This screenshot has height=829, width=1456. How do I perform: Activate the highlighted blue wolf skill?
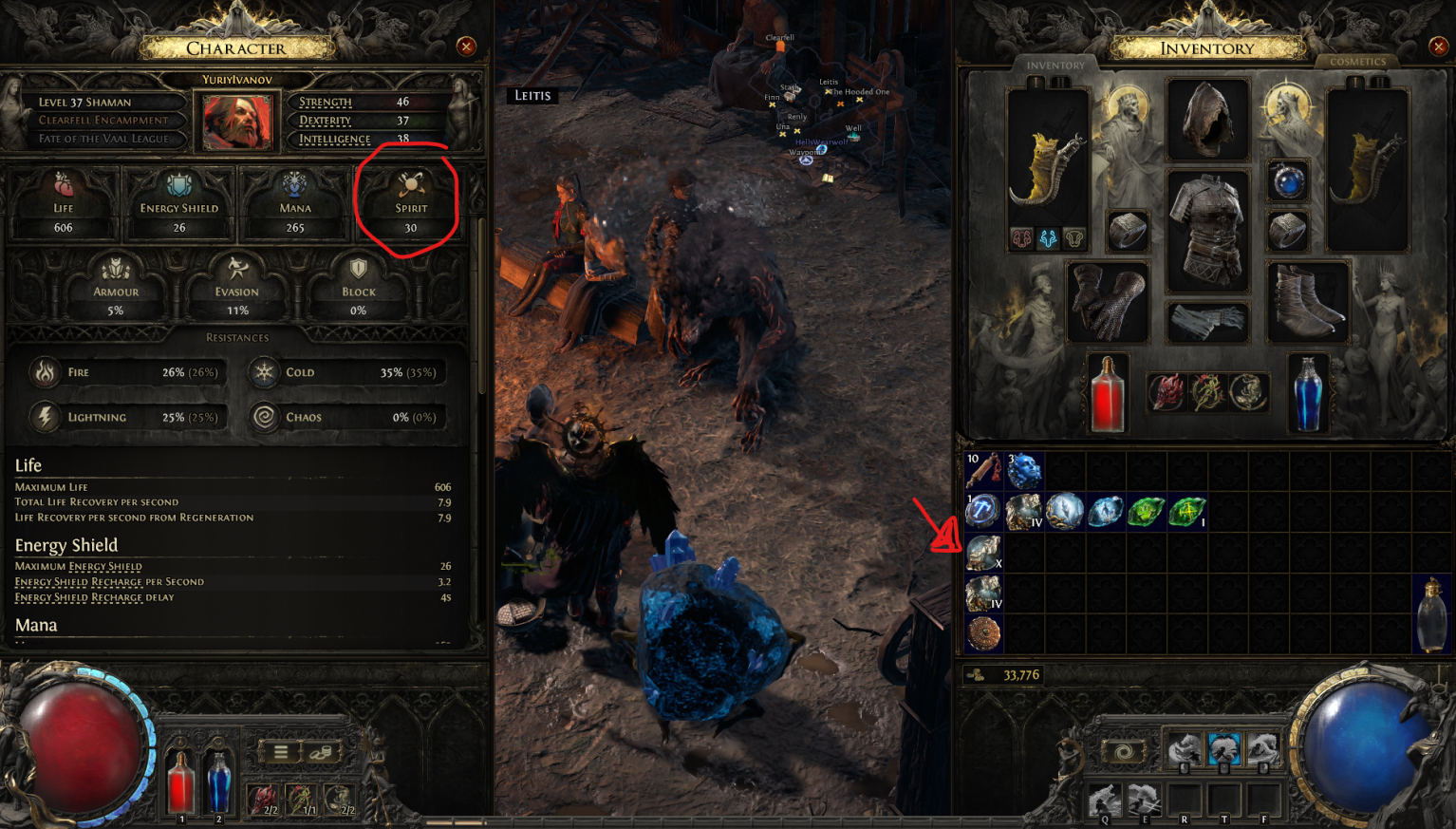(1223, 749)
